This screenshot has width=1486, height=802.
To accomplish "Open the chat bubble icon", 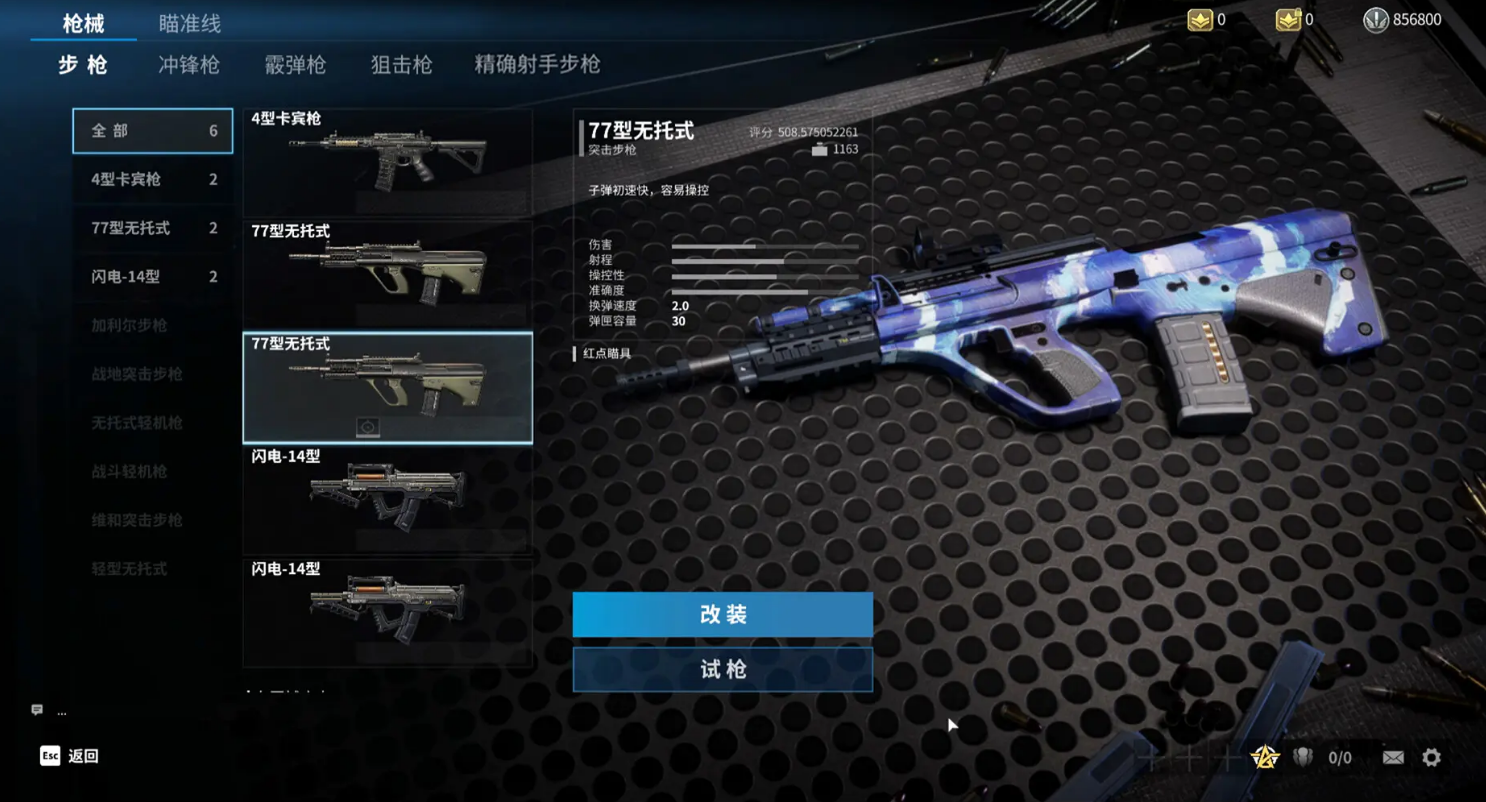I will pyautogui.click(x=37, y=710).
